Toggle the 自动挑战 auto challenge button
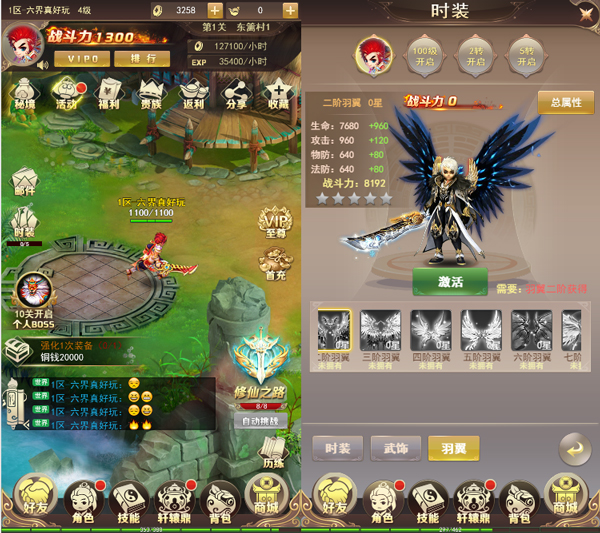600x533 pixels. [262, 421]
